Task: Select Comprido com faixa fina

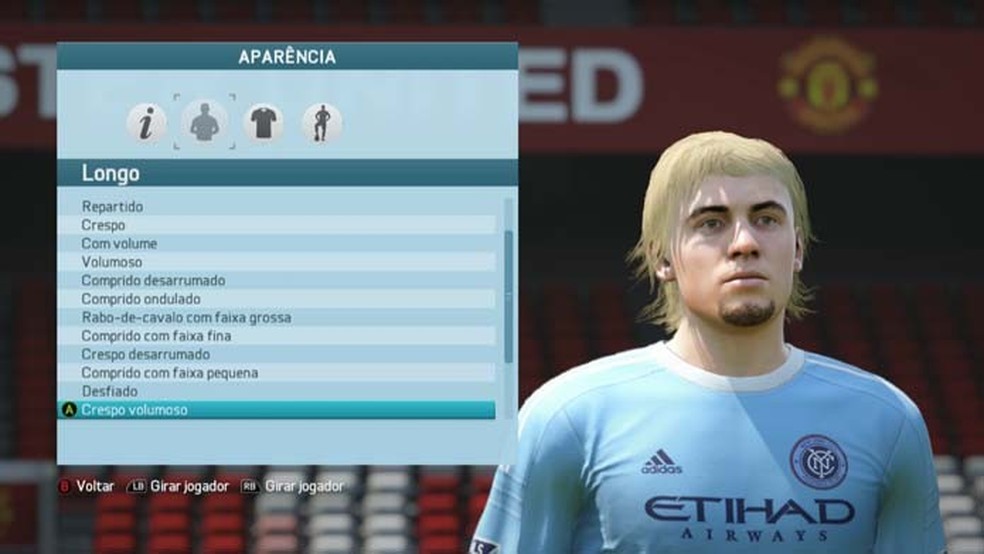Action: click(156, 336)
